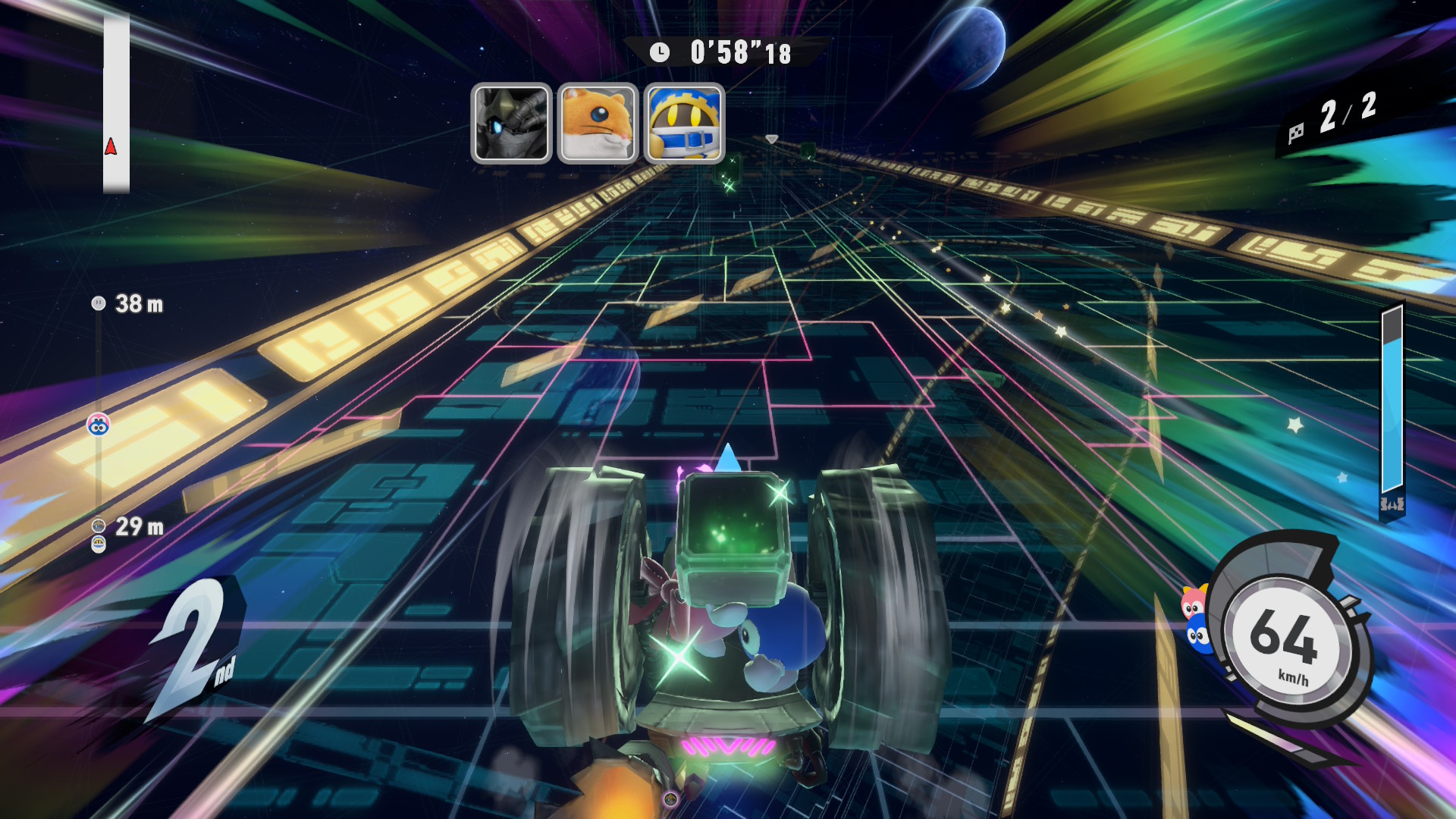
Task: Select the dark armored knight portrait
Action: tap(511, 123)
